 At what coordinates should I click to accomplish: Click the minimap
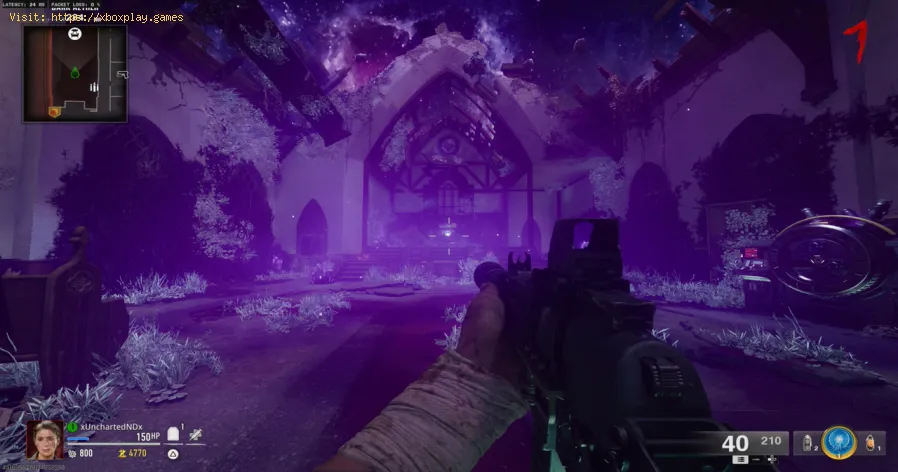tap(76, 73)
